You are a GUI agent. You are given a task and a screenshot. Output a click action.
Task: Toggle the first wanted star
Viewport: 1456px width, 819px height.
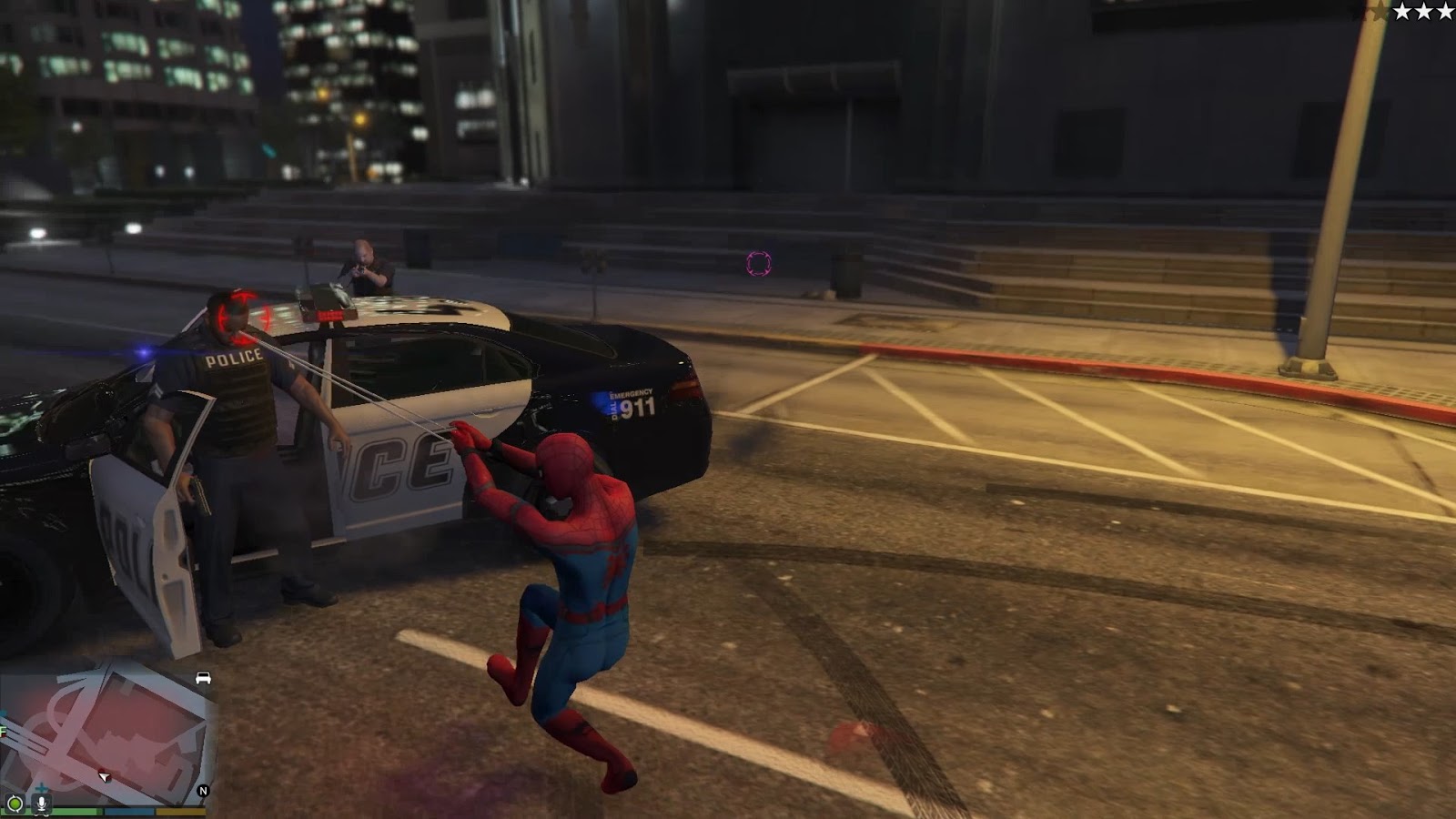1402,13
